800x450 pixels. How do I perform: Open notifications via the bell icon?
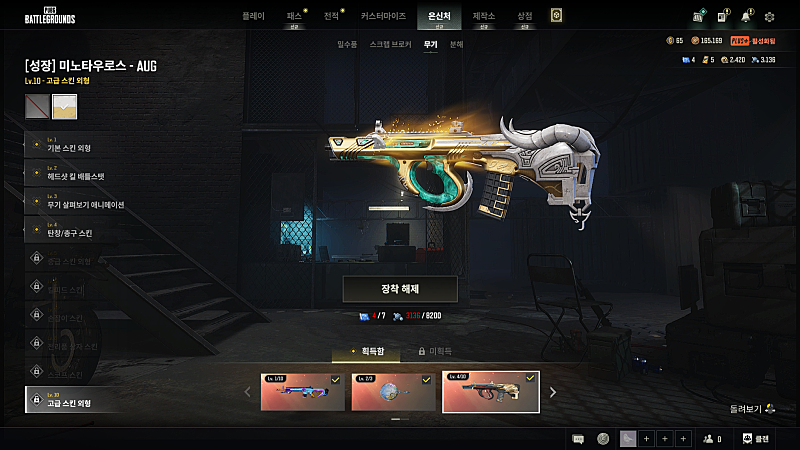[745, 17]
